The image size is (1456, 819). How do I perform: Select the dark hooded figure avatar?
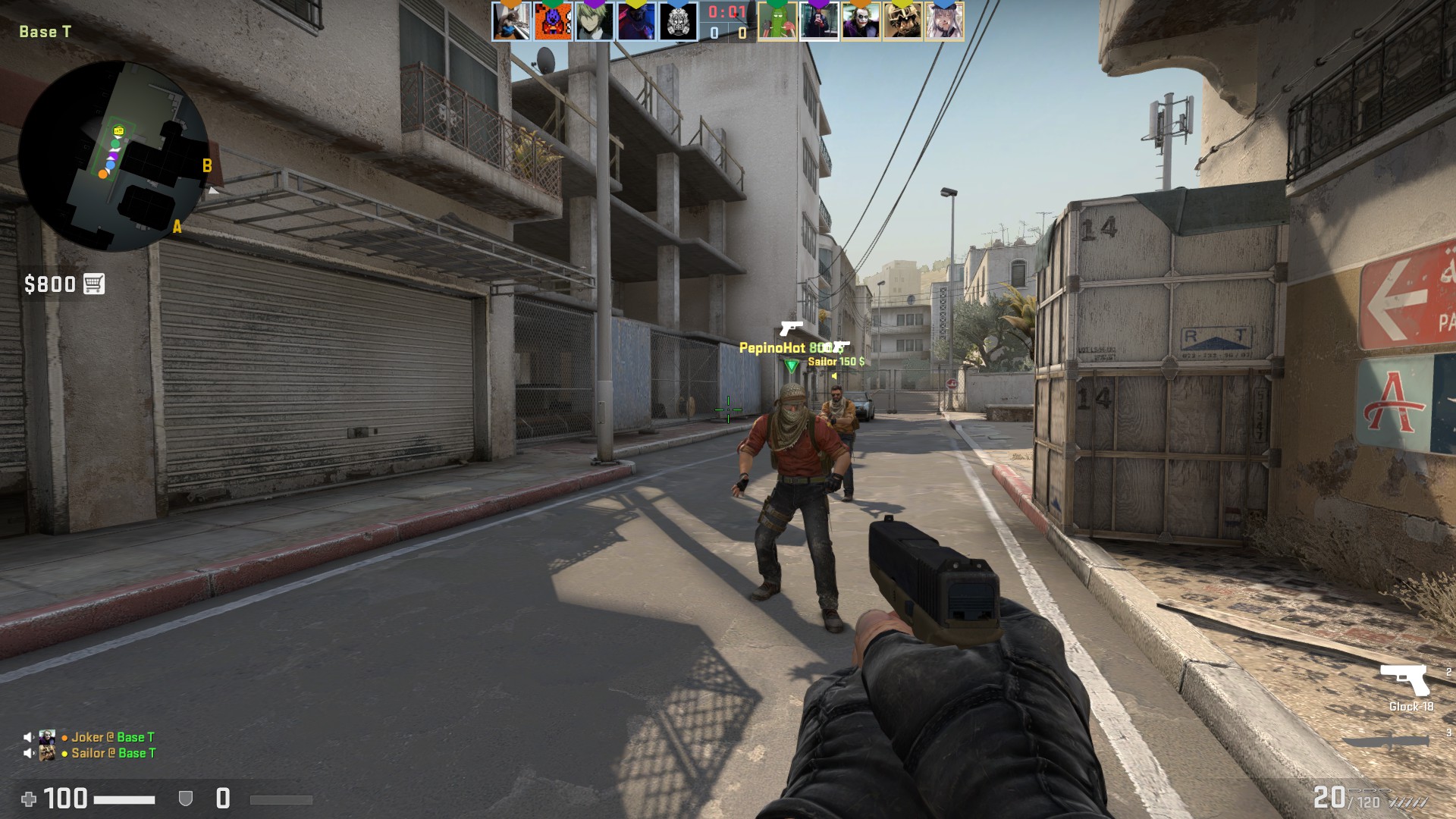pos(636,21)
